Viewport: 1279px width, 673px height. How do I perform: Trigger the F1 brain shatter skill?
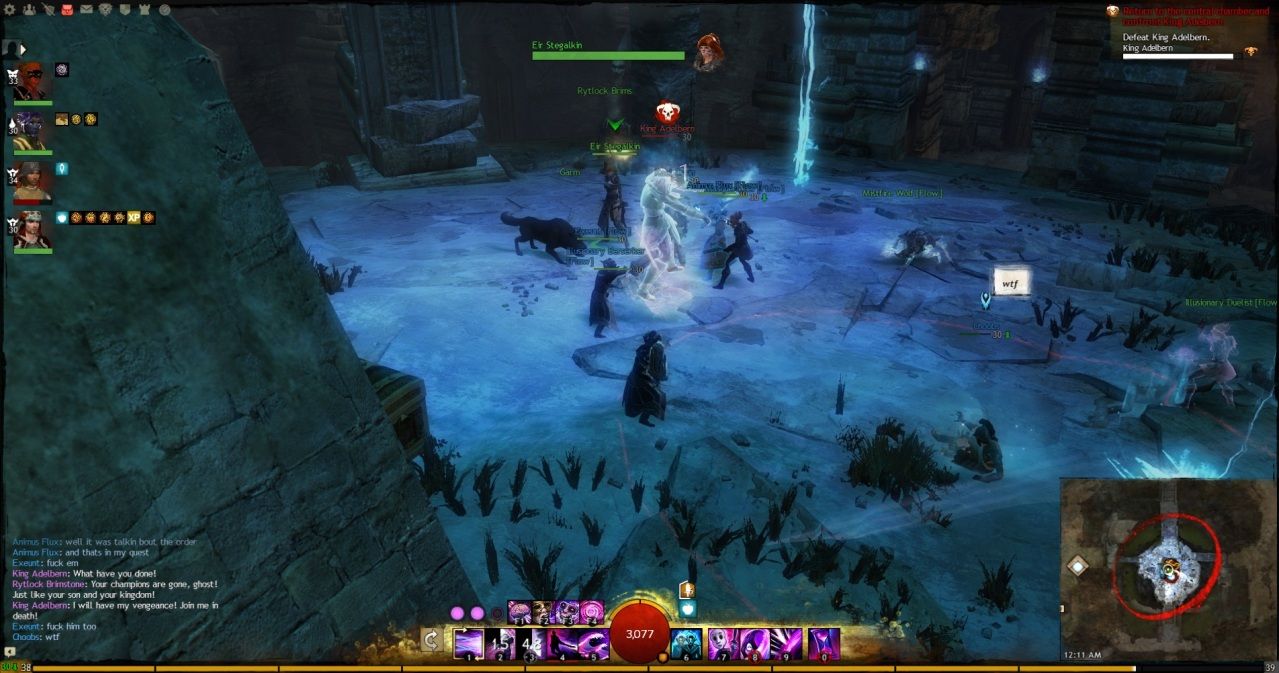[520, 611]
